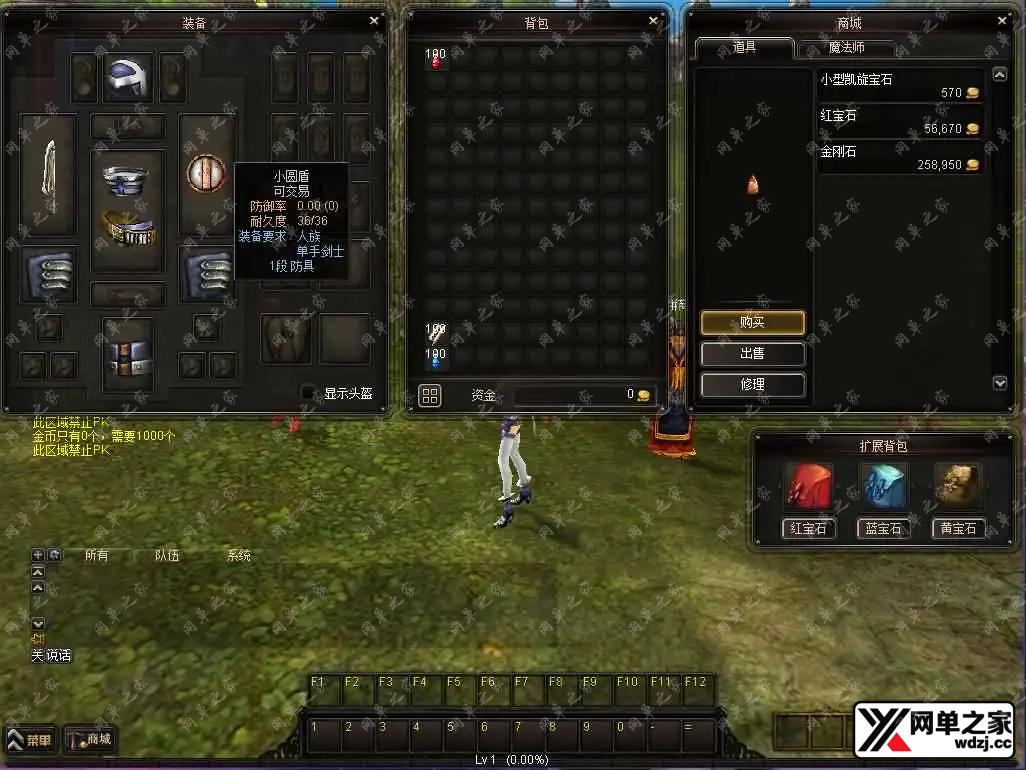Switch to the 魔法师 shop tab
Image resolution: width=1026 pixels, height=770 pixels.
[x=846, y=48]
